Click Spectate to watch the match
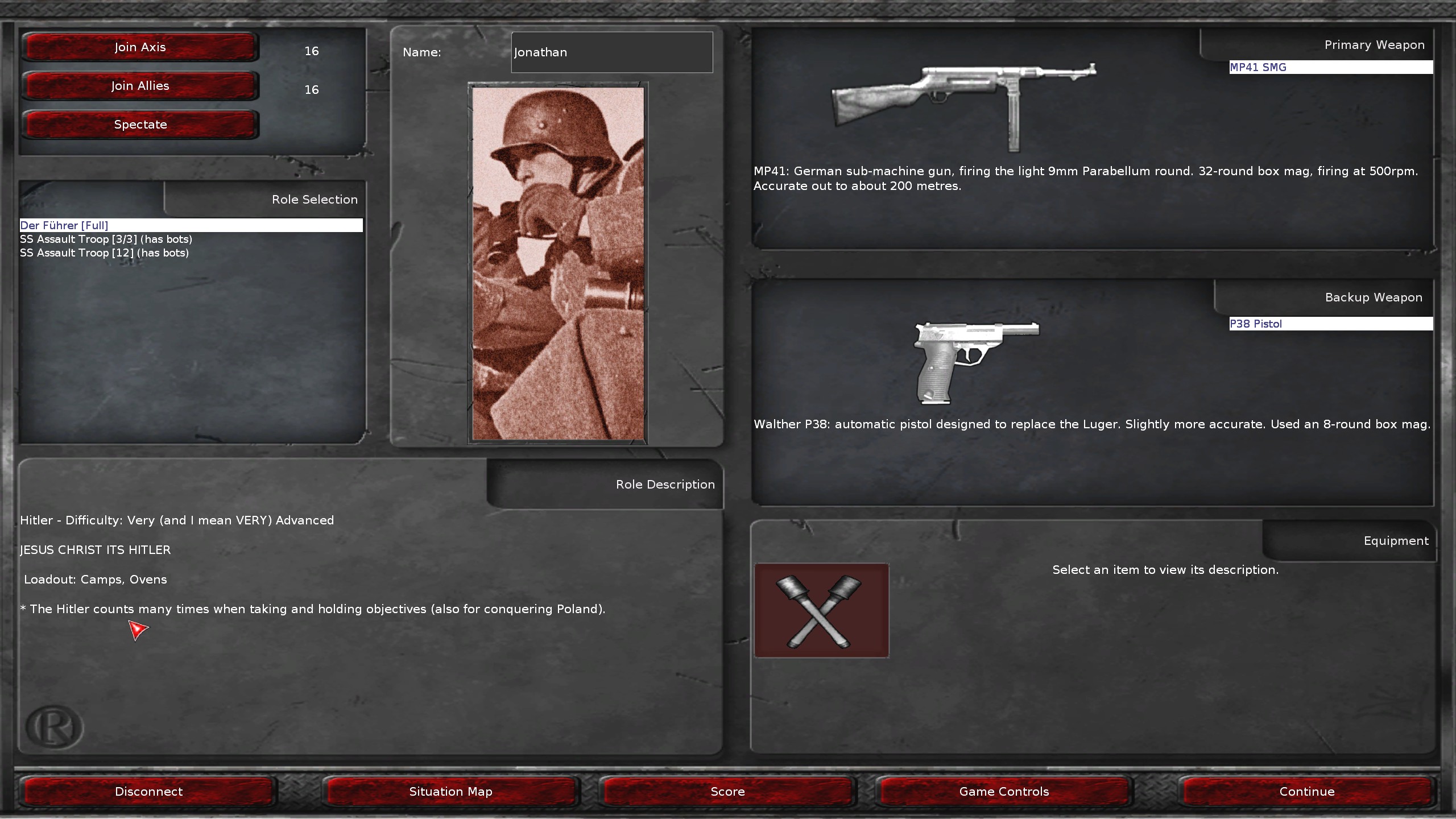This screenshot has width=1456, height=819. (x=140, y=124)
